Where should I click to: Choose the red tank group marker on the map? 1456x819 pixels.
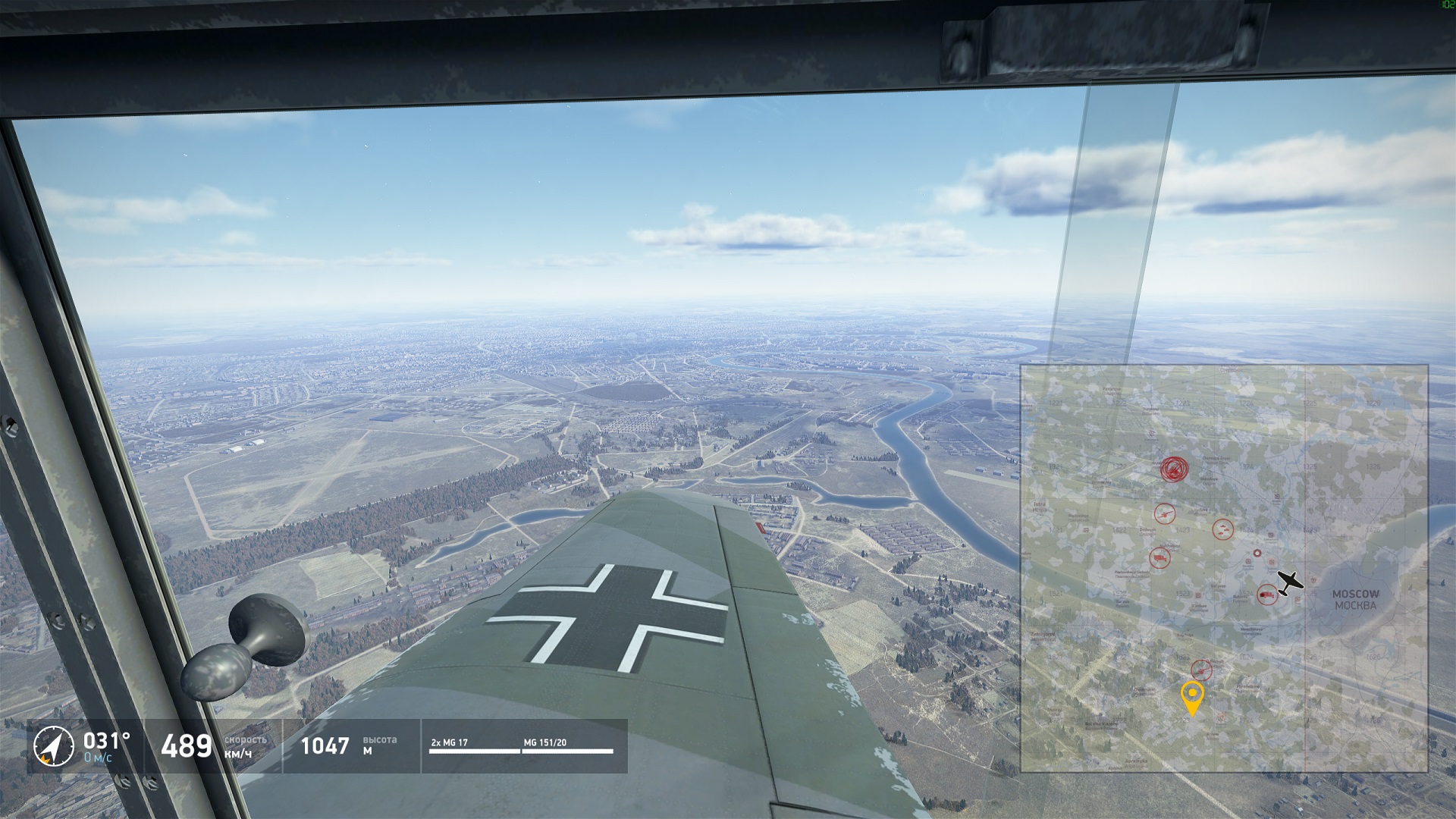click(1222, 529)
